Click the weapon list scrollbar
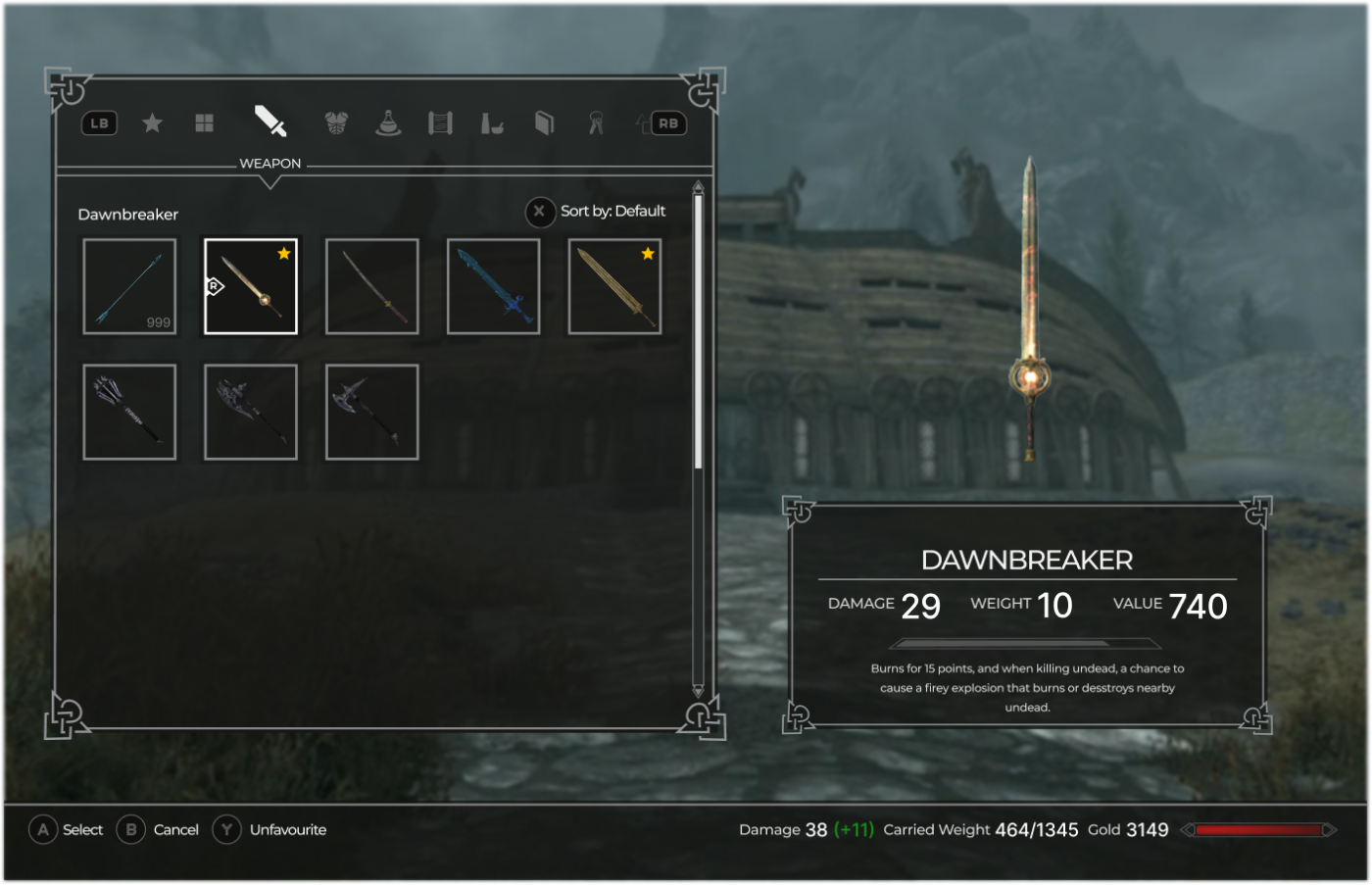Screen dimensions: 1372x885 698,333
